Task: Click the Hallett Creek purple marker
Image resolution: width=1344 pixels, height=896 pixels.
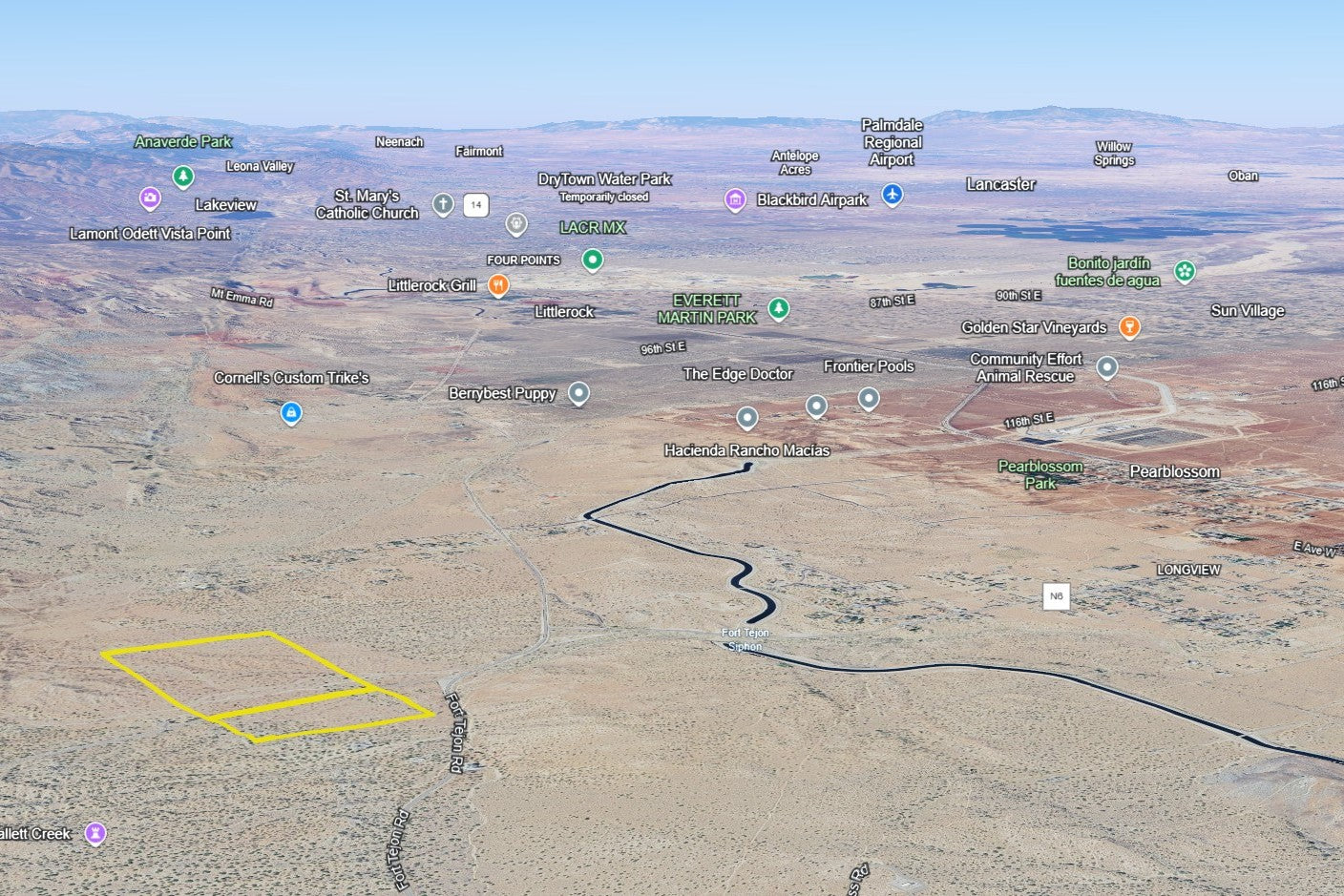Action: coord(95,833)
